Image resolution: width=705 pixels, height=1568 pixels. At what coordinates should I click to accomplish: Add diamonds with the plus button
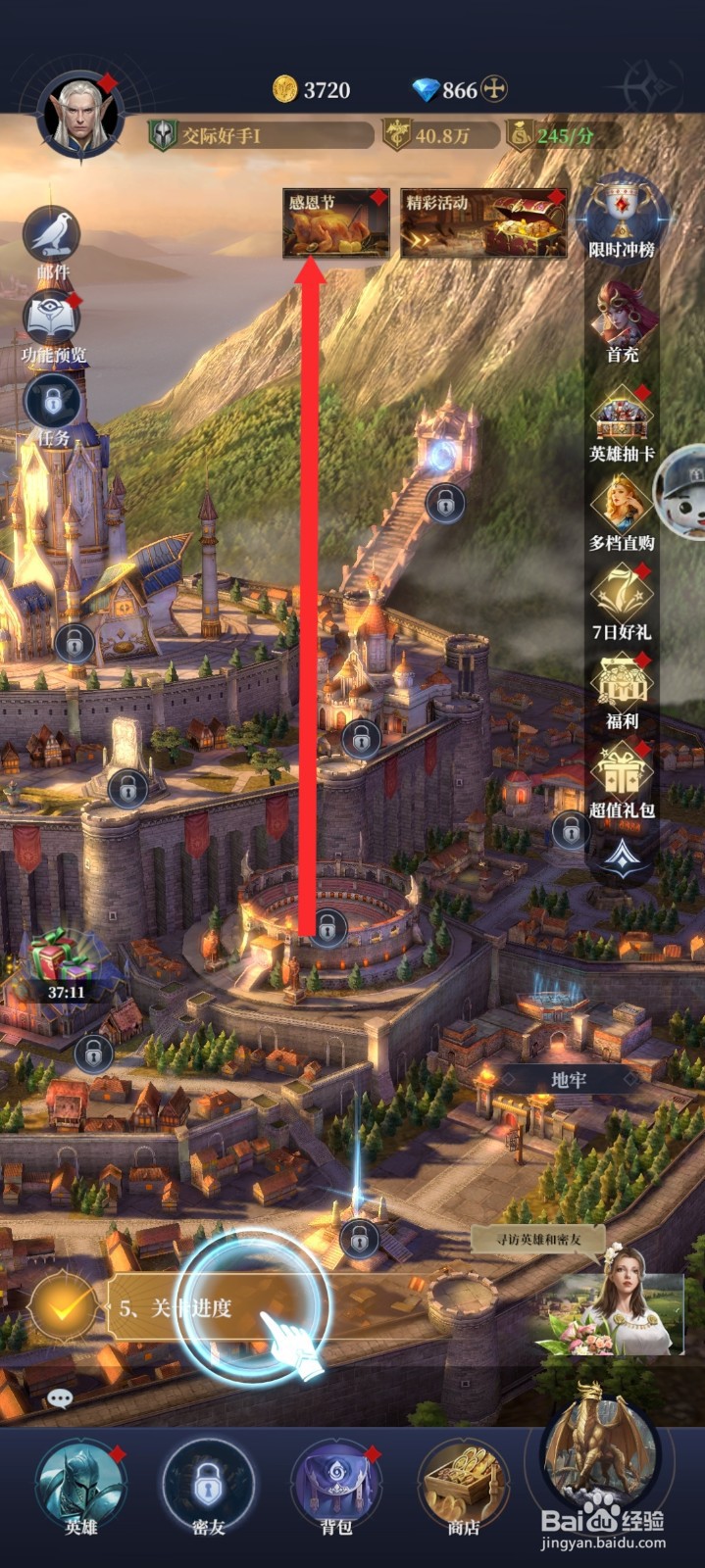click(495, 90)
